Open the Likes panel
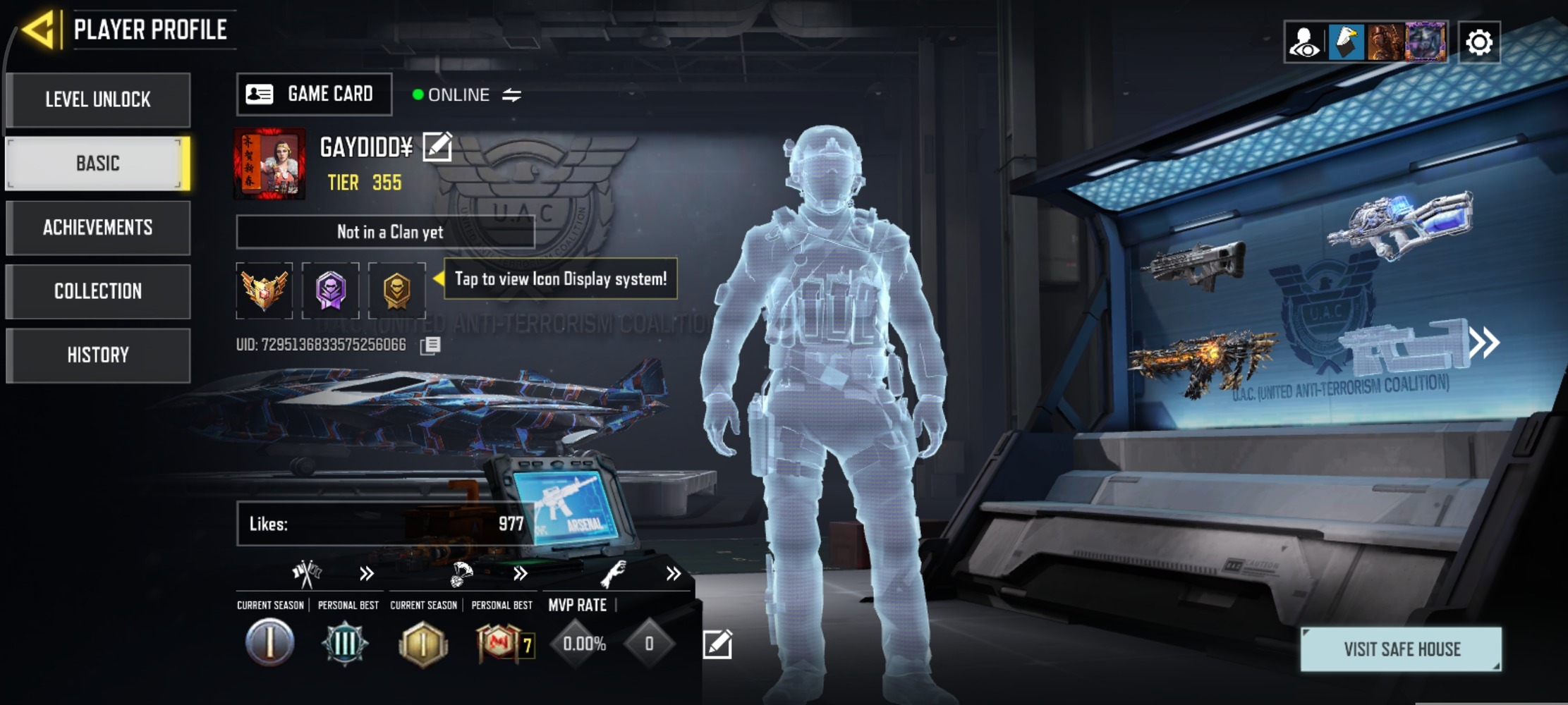Image resolution: width=1568 pixels, height=705 pixels. (384, 524)
